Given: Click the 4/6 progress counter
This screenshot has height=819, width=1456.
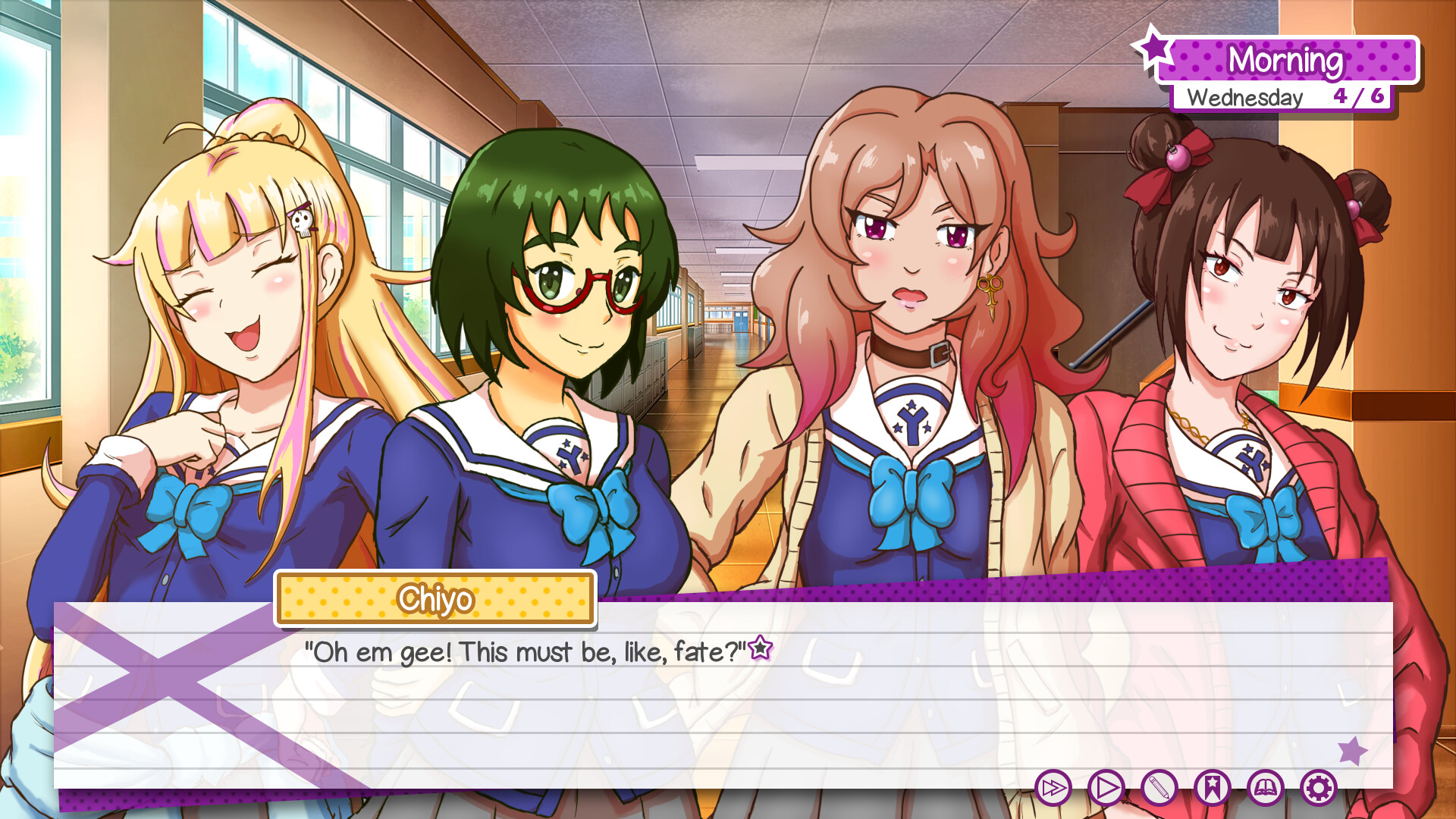Looking at the screenshot, I should click(1359, 96).
